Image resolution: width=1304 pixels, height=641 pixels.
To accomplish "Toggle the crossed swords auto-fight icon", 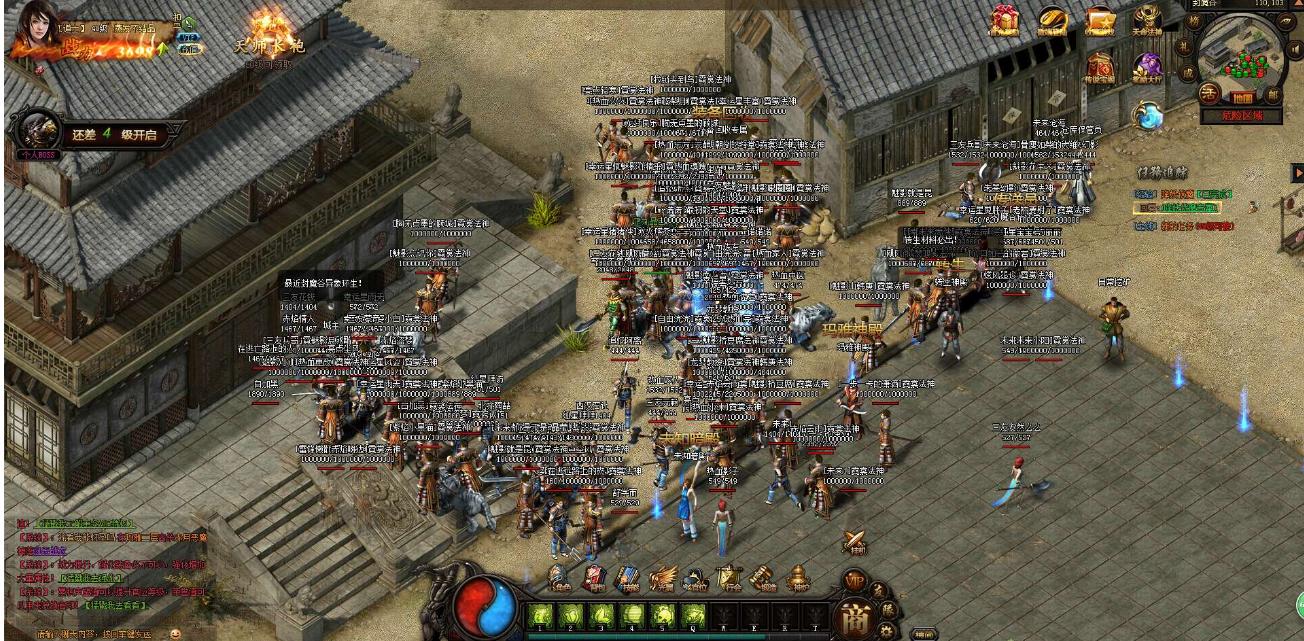I will (x=854, y=542).
